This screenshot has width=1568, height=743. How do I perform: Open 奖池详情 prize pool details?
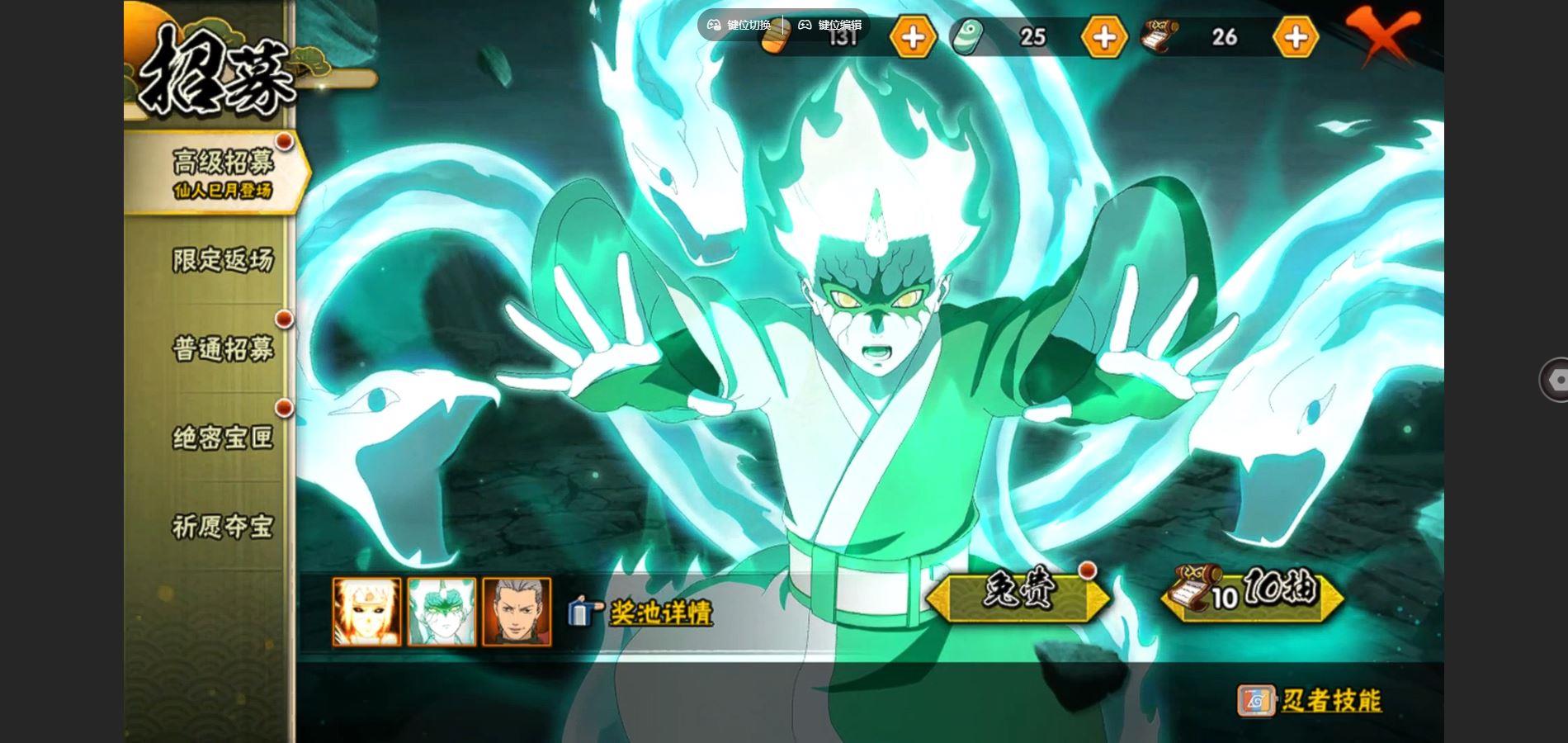(x=659, y=613)
